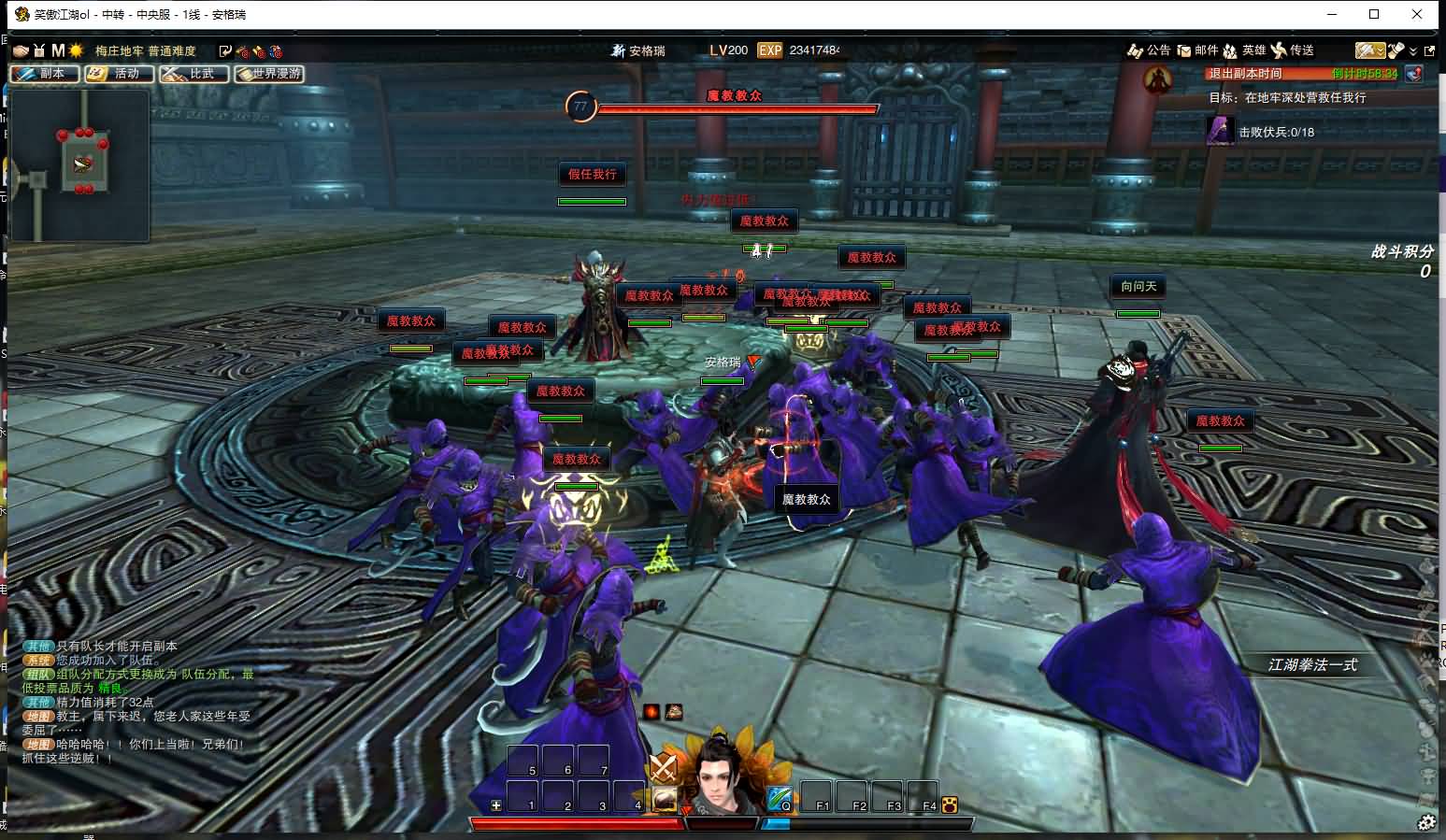1446x840 pixels.
Task: Open the 比武 duel menu
Action: [x=193, y=74]
